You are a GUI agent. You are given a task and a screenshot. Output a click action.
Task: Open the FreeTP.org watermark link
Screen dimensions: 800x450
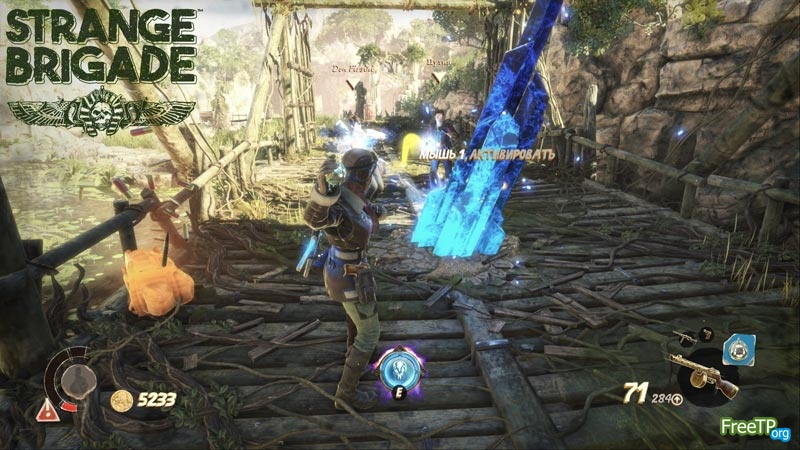click(x=755, y=428)
